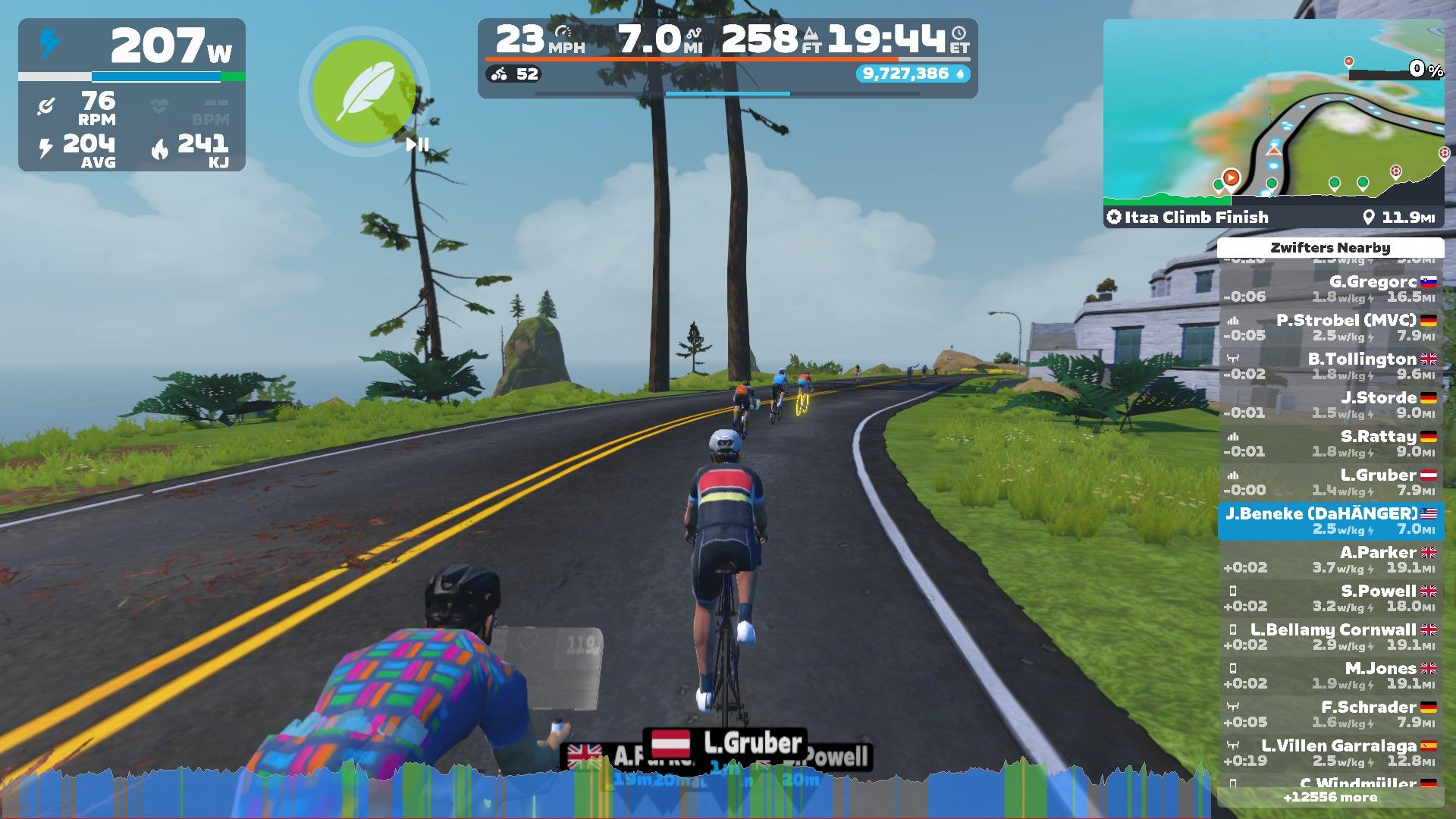This screenshot has height=819, width=1456.
Task: Pick J.Storde from Zwifters Nearby
Action: pos(1330,405)
